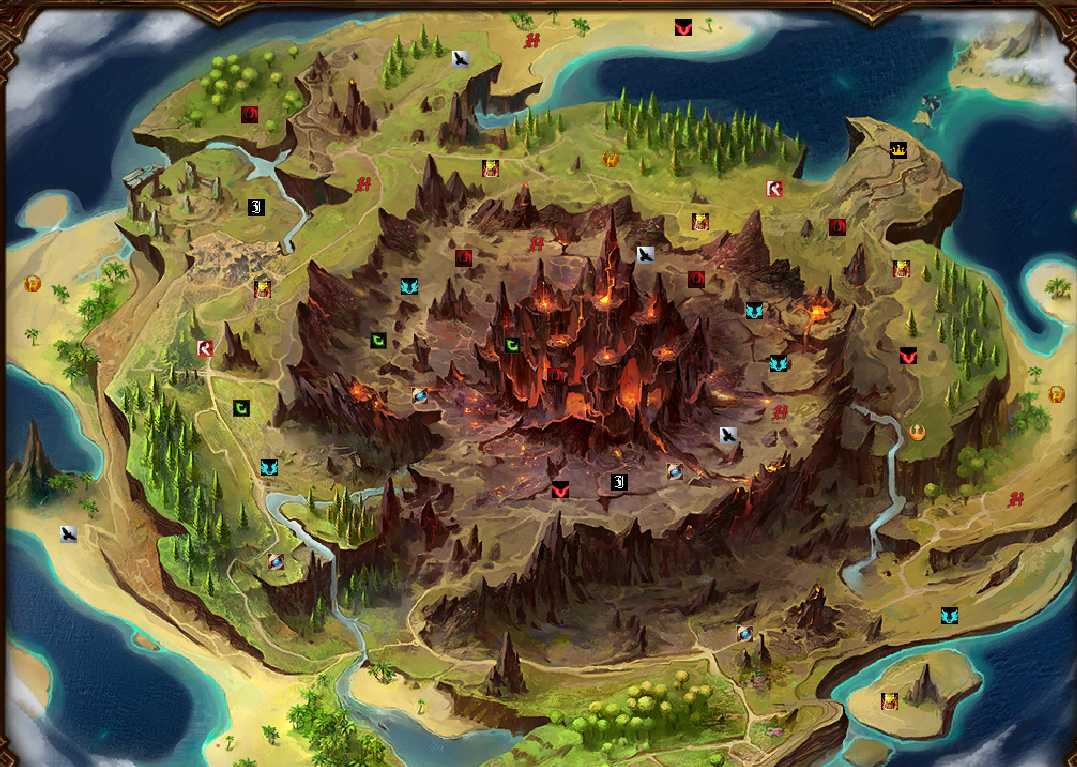The width and height of the screenshot is (1077, 767).
Task: Select the gold crown map marker
Action: point(897,151)
